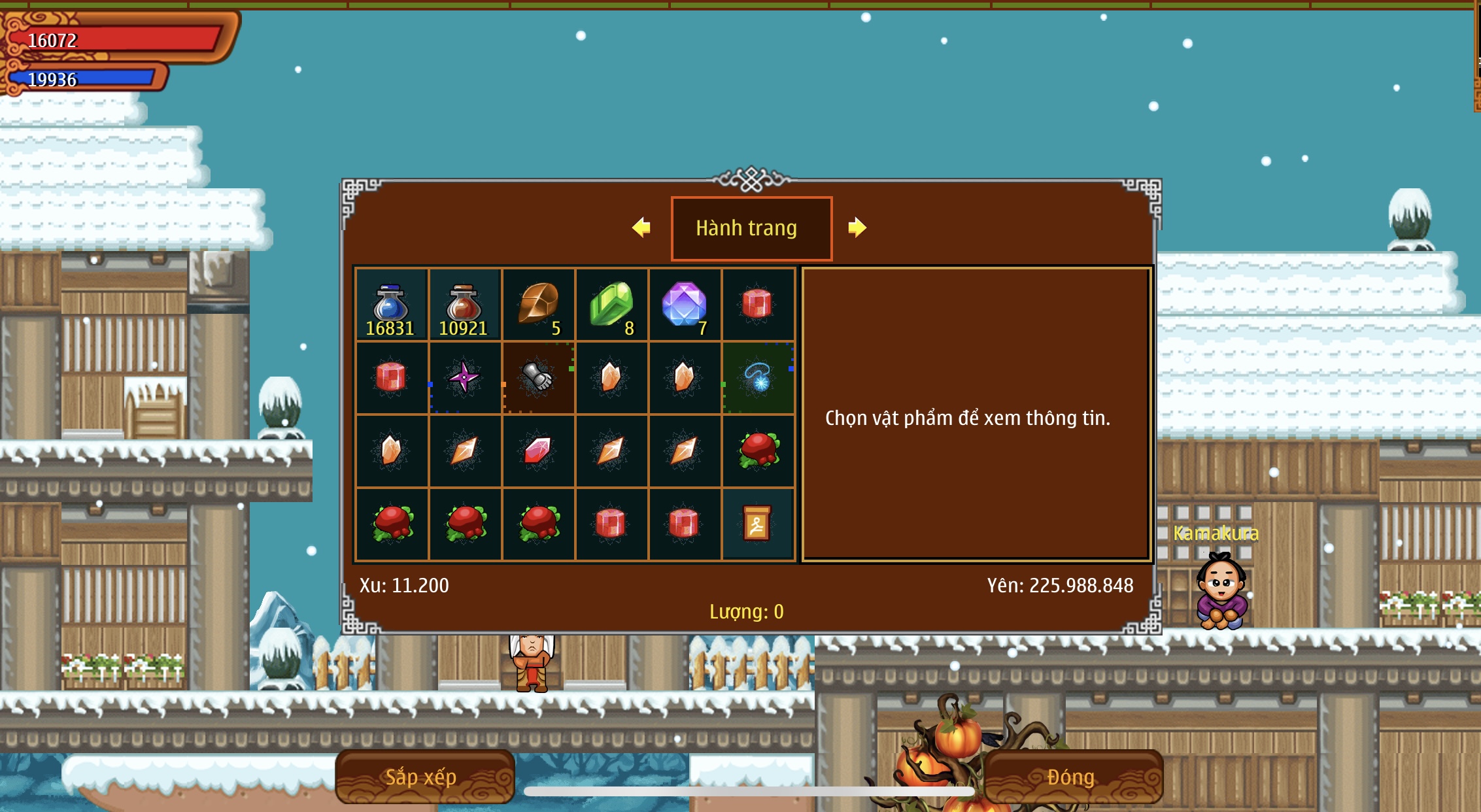The height and width of the screenshot is (812, 1481).
Task: Go to the next tab with right arrow
Action: click(x=857, y=228)
